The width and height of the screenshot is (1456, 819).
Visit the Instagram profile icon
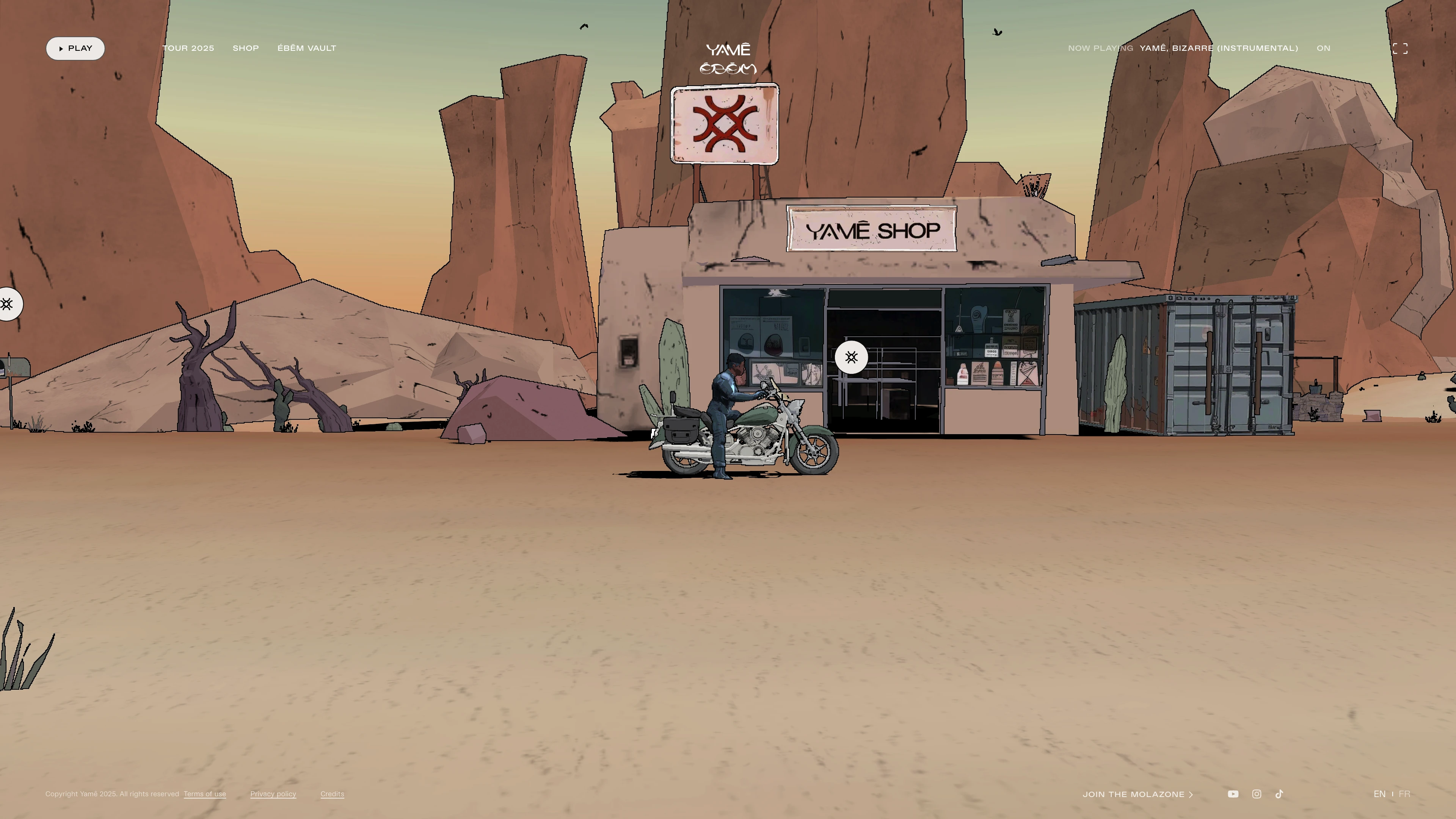click(x=1257, y=794)
